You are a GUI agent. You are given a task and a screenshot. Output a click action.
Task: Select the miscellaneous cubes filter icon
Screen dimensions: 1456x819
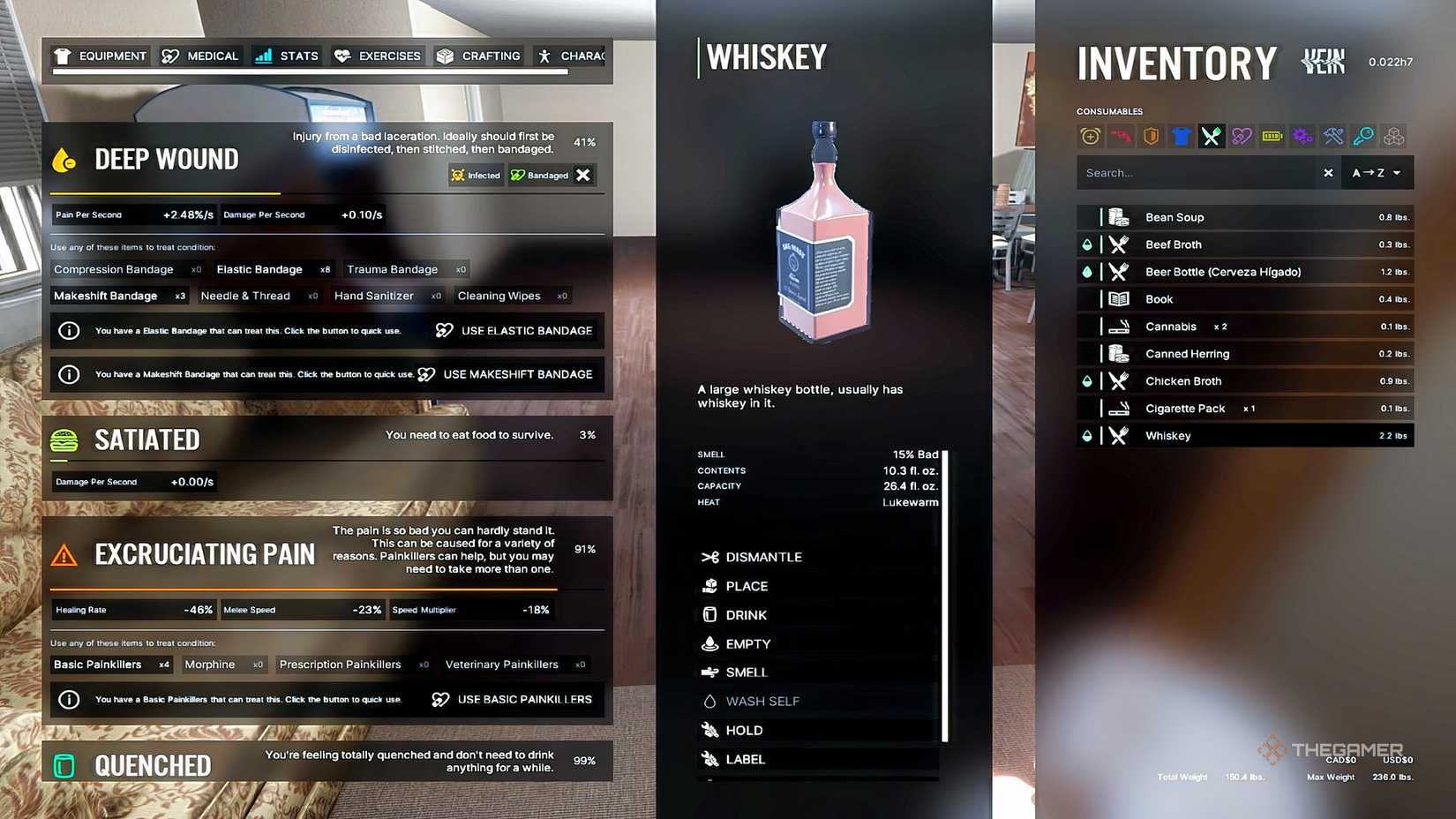click(x=1393, y=136)
